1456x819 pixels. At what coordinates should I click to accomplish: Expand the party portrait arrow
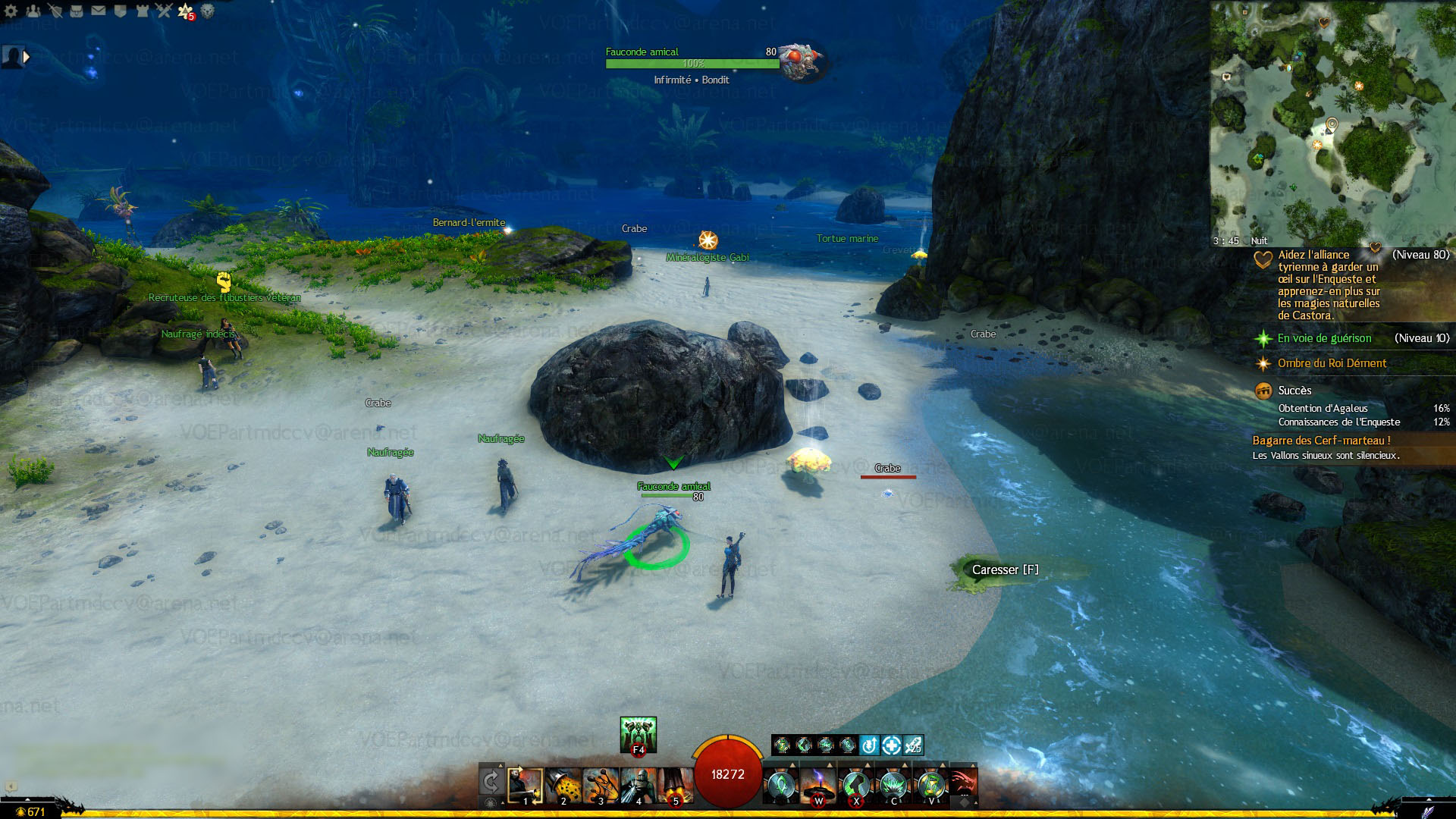27,57
